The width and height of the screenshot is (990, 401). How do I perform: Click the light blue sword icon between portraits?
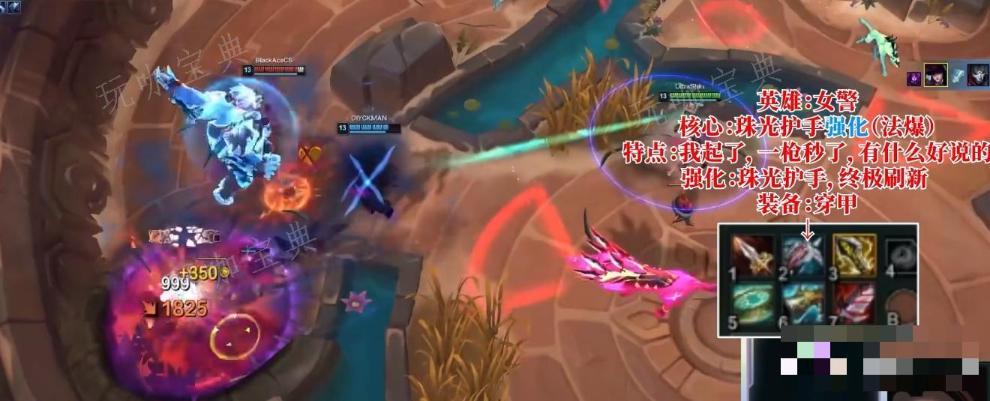957,77
